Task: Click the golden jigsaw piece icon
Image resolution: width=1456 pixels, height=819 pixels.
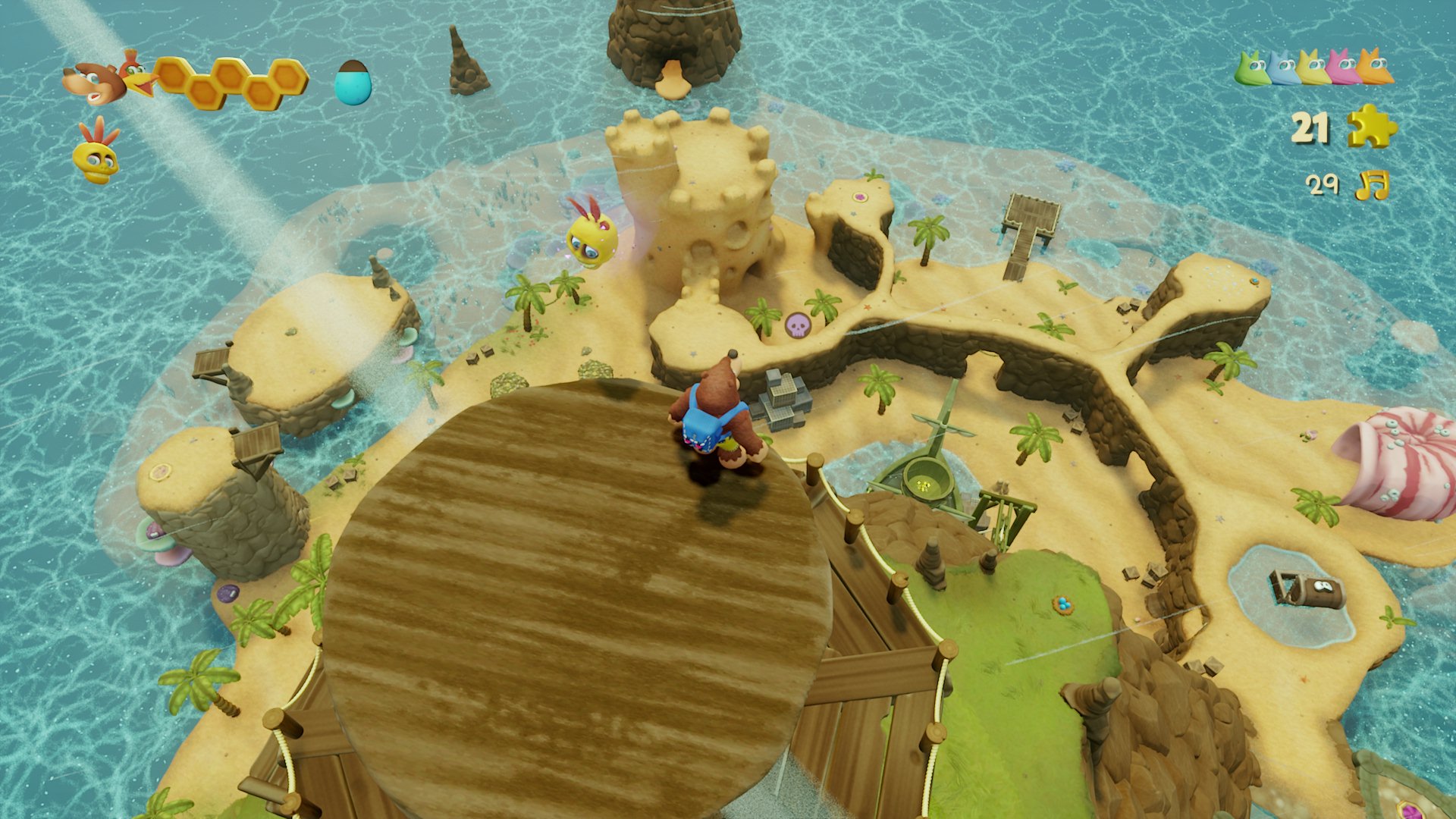Action: coord(1372,126)
